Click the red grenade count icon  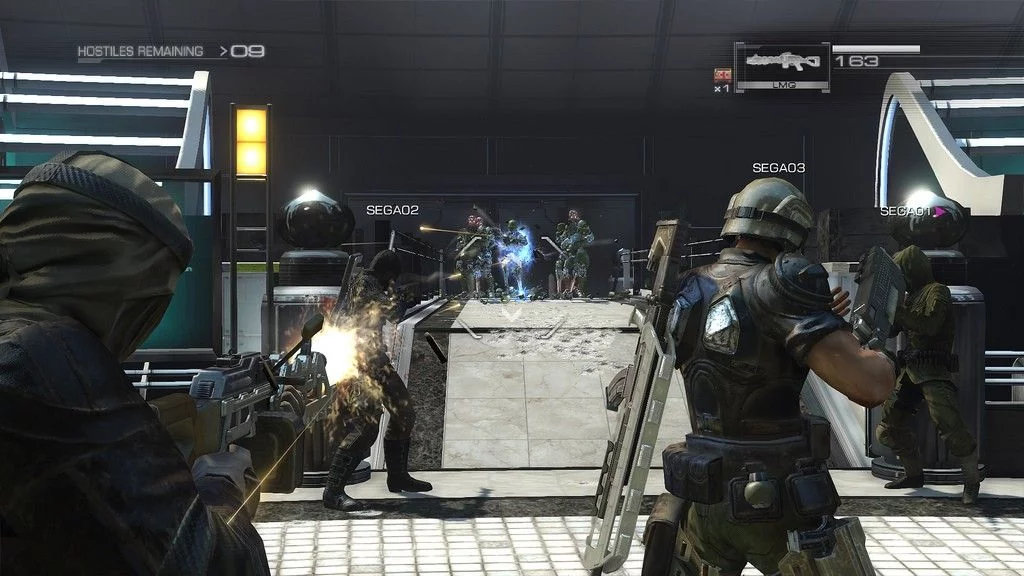click(721, 74)
